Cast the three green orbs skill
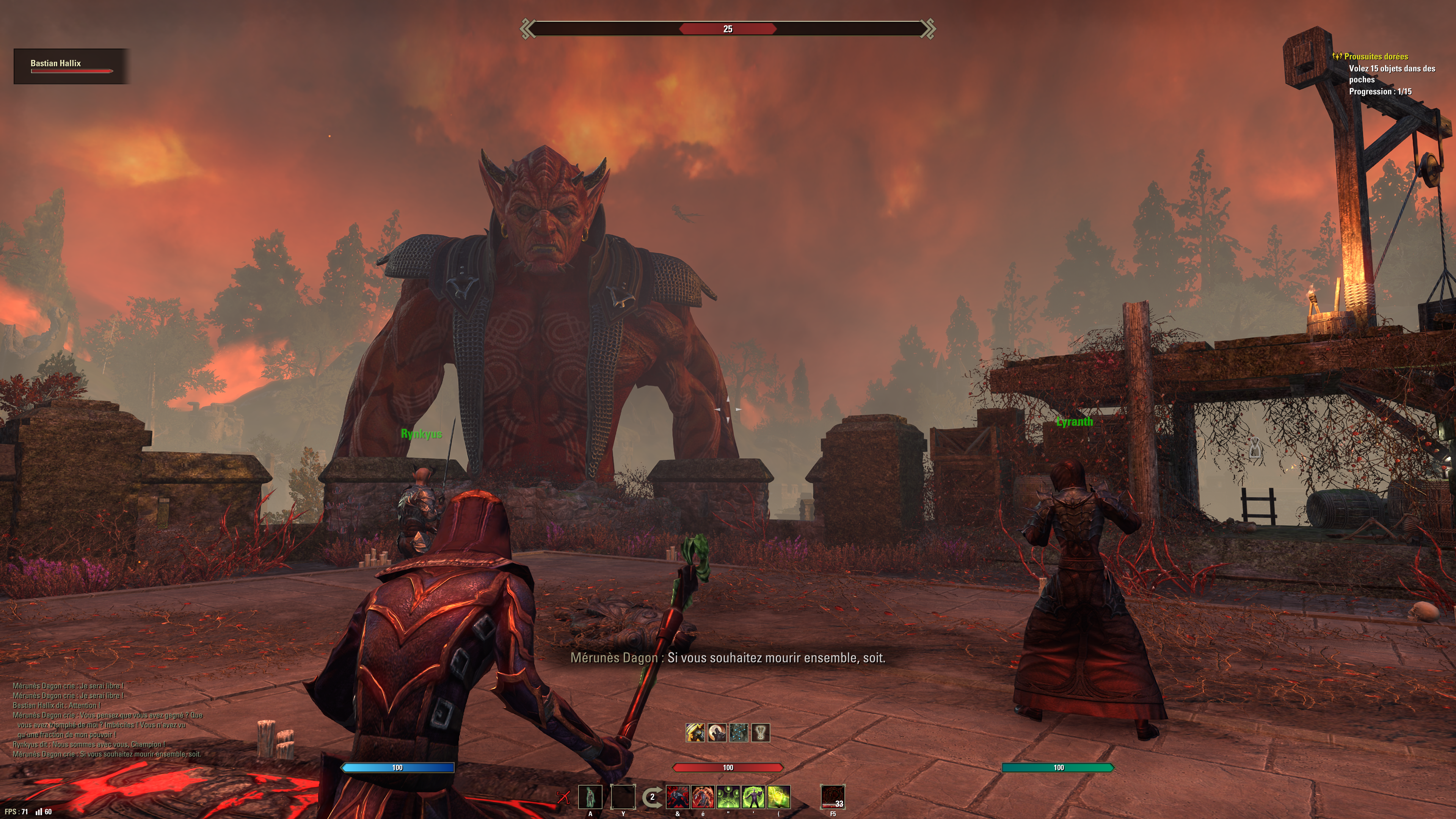This screenshot has height=819, width=1456. pyautogui.click(x=728, y=797)
